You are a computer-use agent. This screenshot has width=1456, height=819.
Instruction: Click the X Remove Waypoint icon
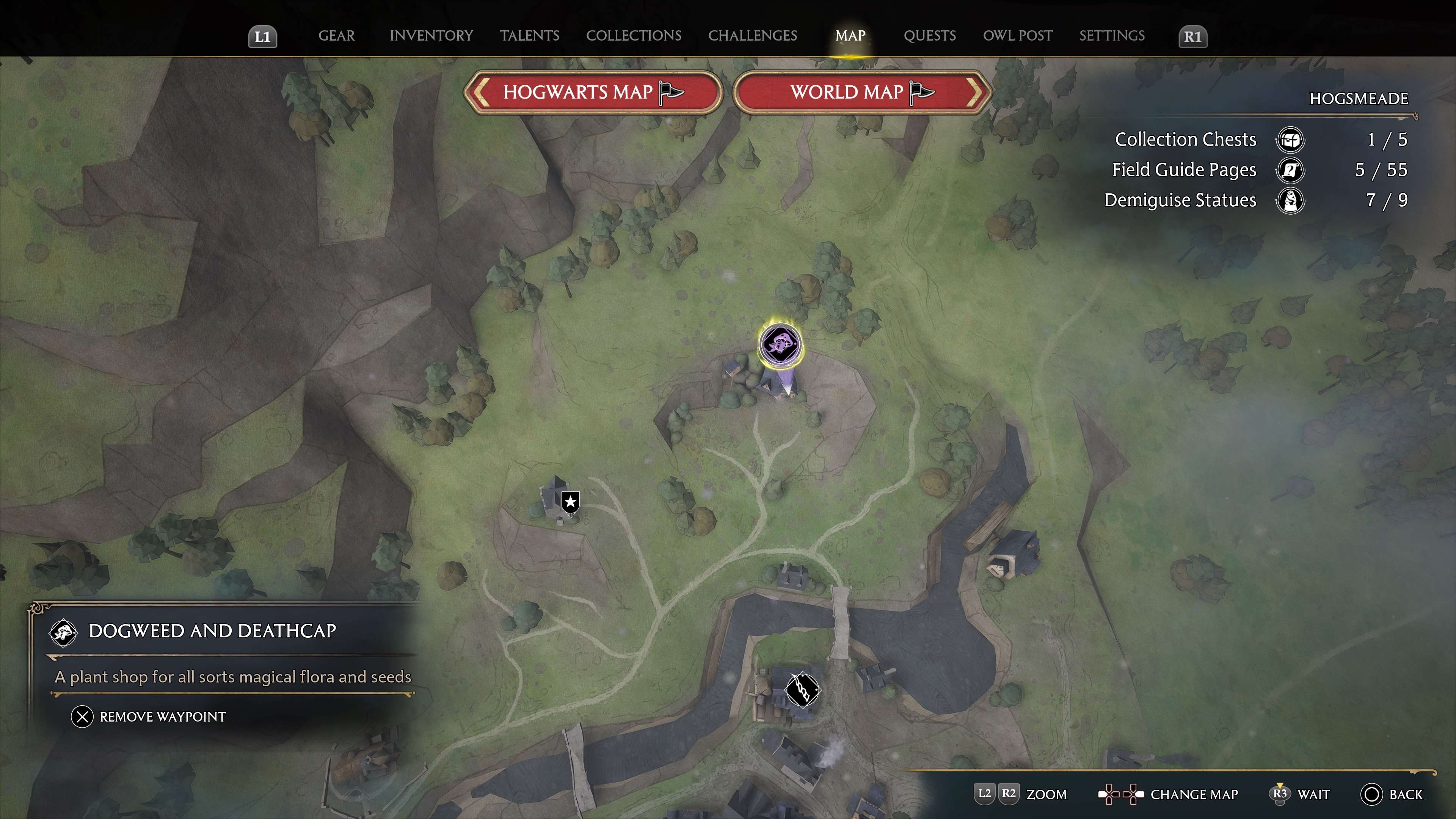coord(83,716)
